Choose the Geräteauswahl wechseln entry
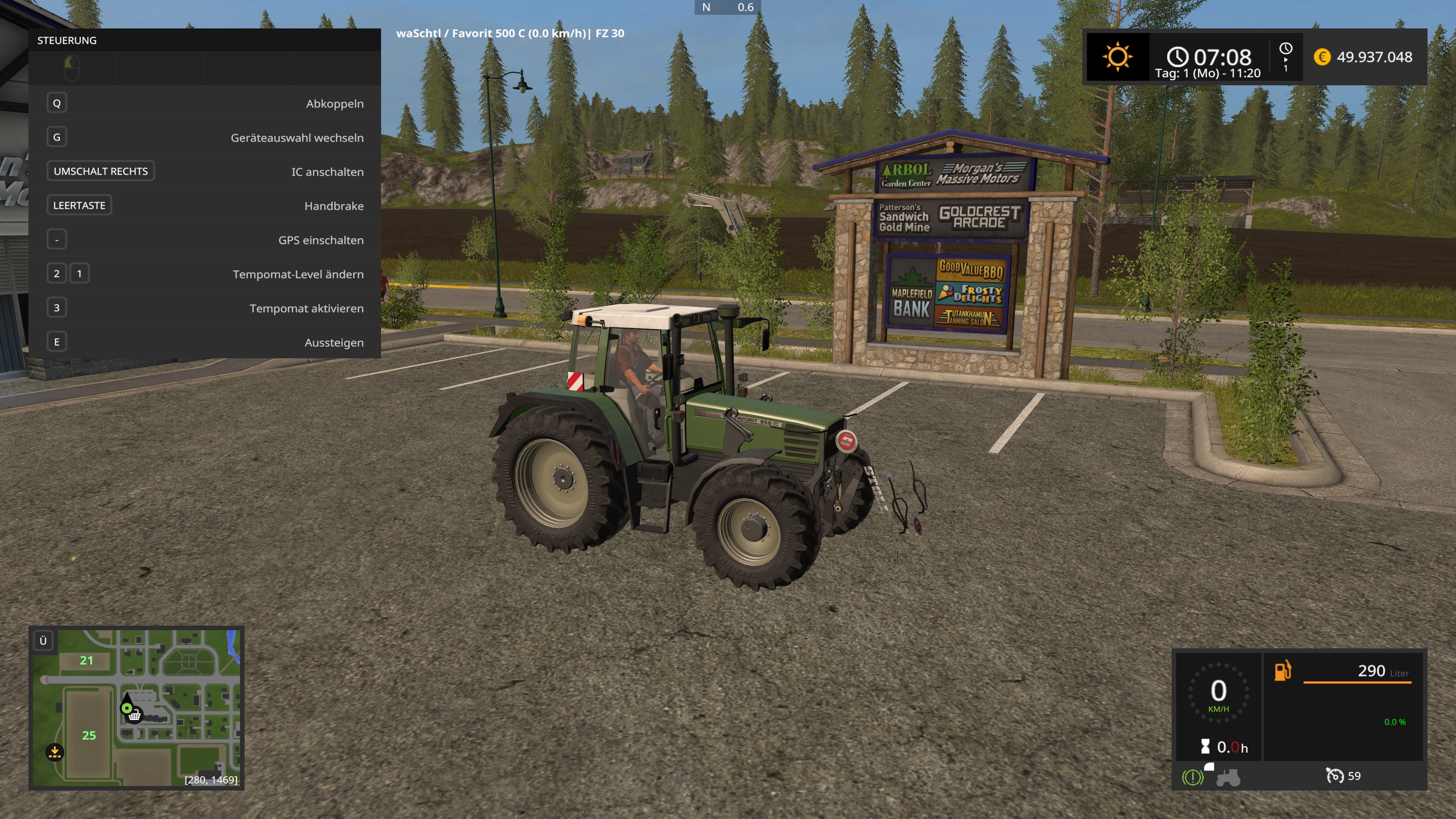This screenshot has height=819, width=1456. tap(204, 137)
